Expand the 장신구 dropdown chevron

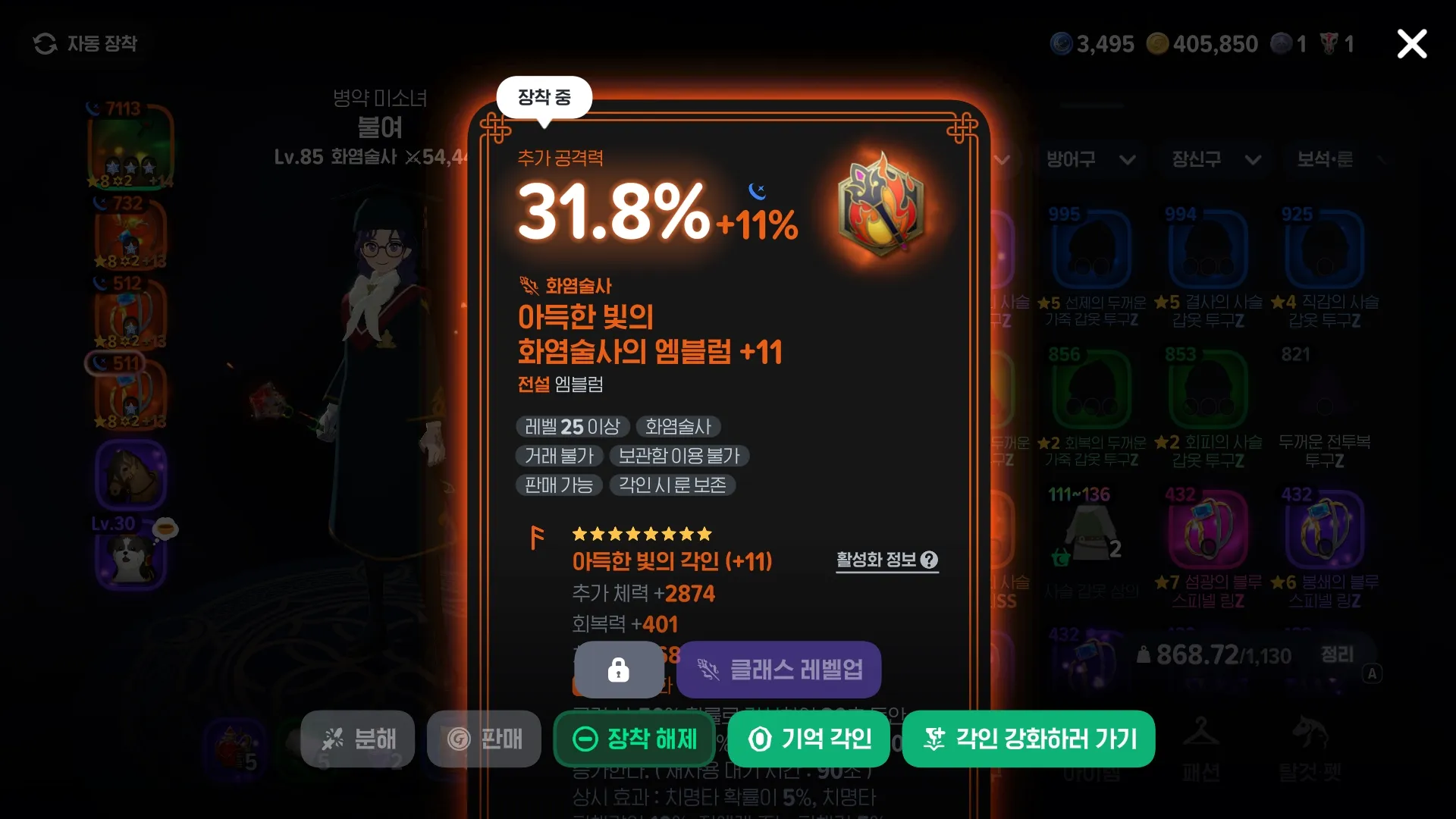coord(1253,160)
